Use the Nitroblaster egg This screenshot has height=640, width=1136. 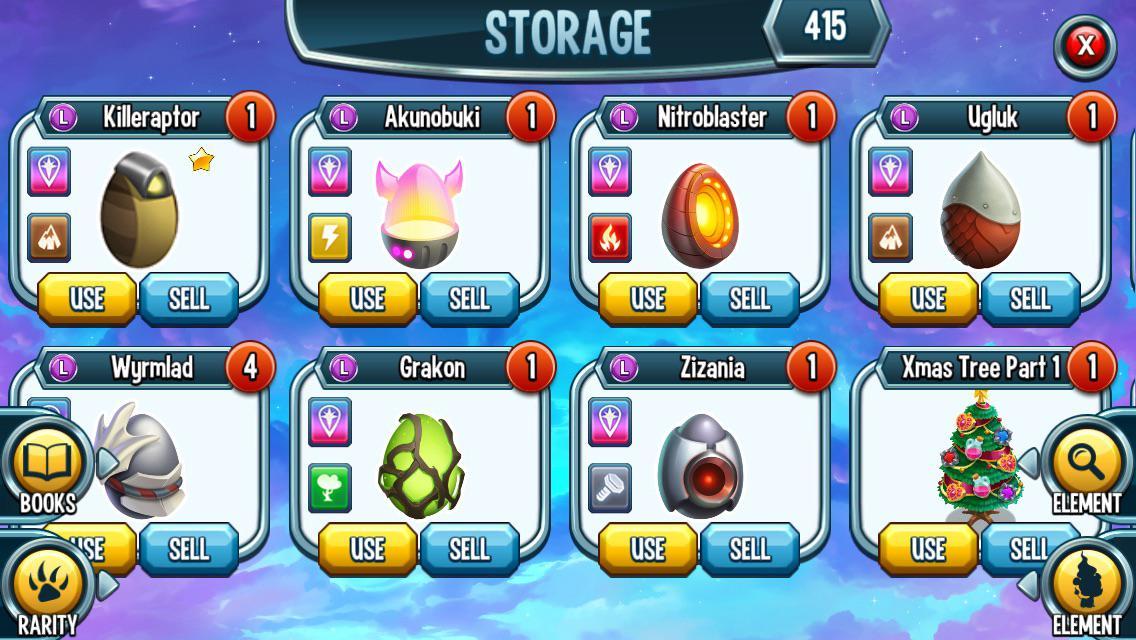pos(647,298)
